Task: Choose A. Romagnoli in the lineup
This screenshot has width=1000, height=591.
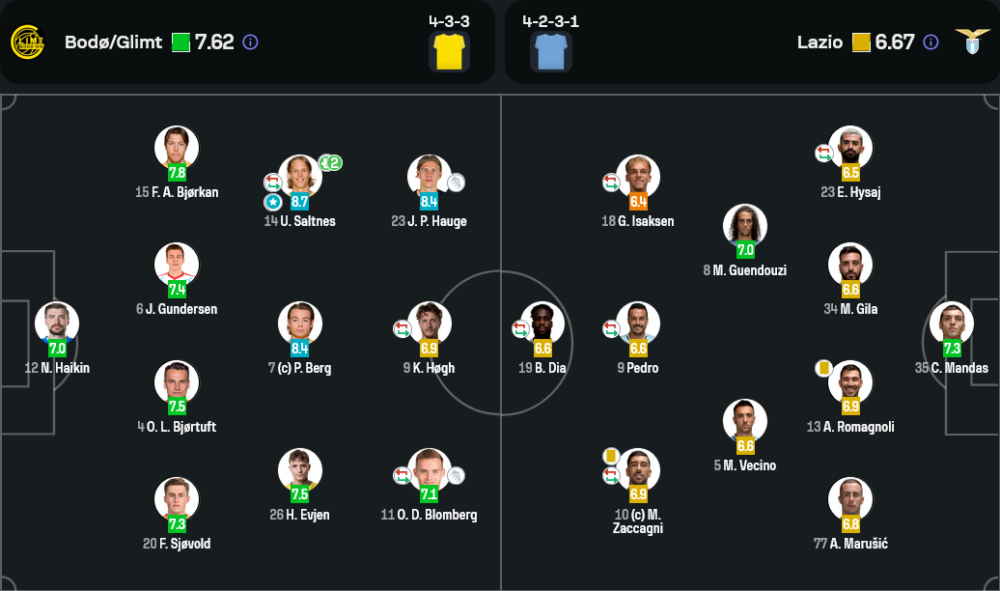Action: click(850, 382)
